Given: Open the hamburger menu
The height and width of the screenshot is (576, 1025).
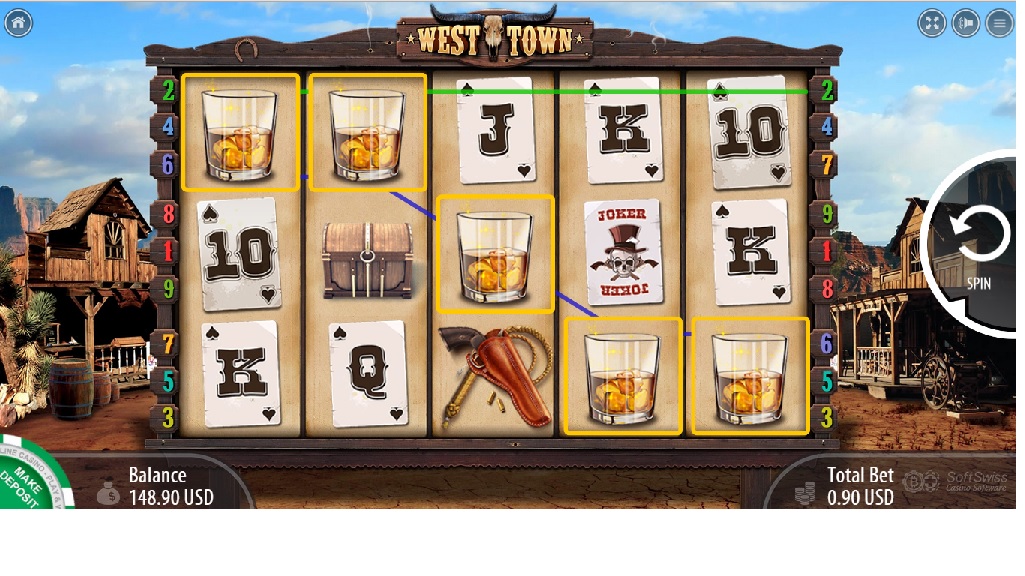Looking at the screenshot, I should tap(999, 23).
